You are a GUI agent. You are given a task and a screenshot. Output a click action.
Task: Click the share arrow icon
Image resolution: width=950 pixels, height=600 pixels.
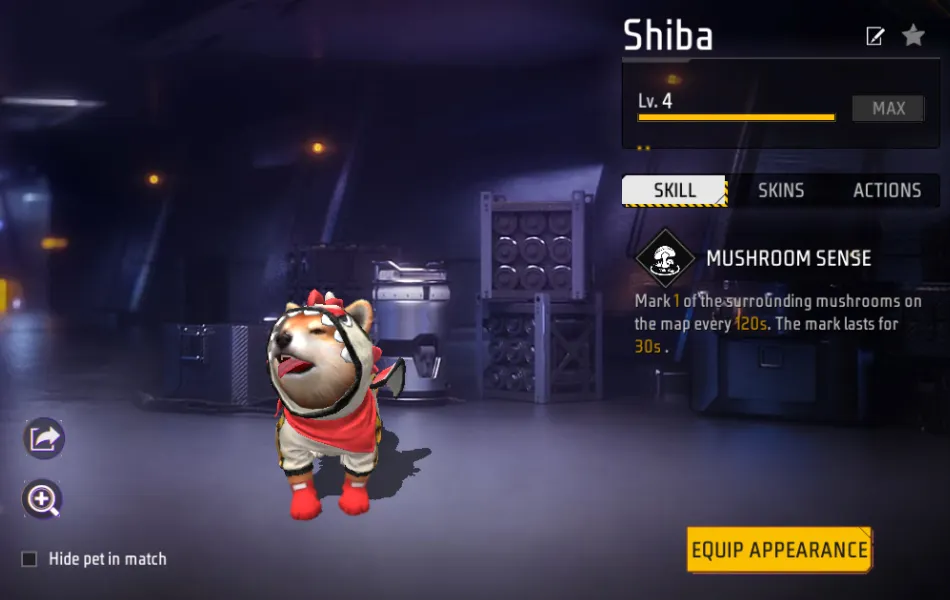(44, 438)
